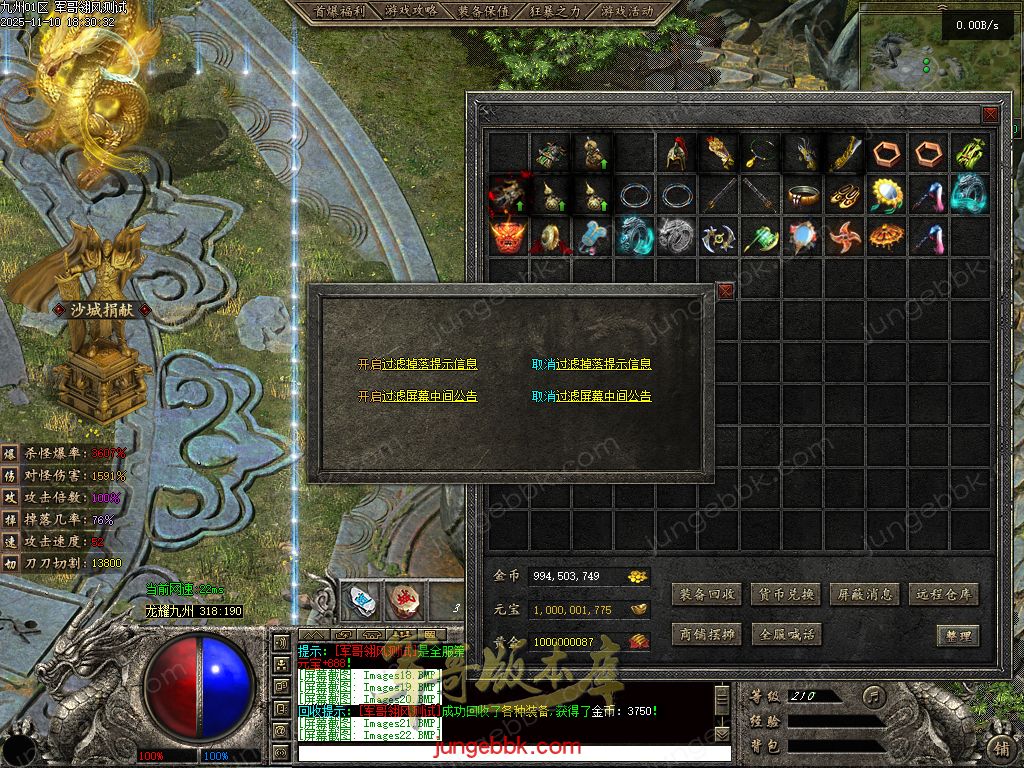Select 开启过滤屏幕中间公告 option
This screenshot has height=768, width=1024.
[418, 396]
